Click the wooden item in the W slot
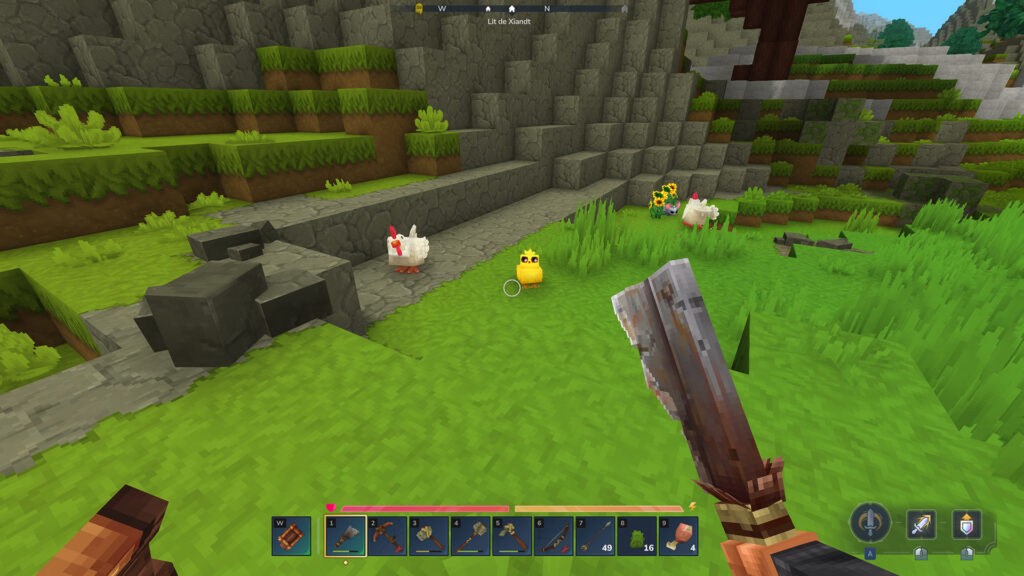The image size is (1024, 576). coord(290,536)
